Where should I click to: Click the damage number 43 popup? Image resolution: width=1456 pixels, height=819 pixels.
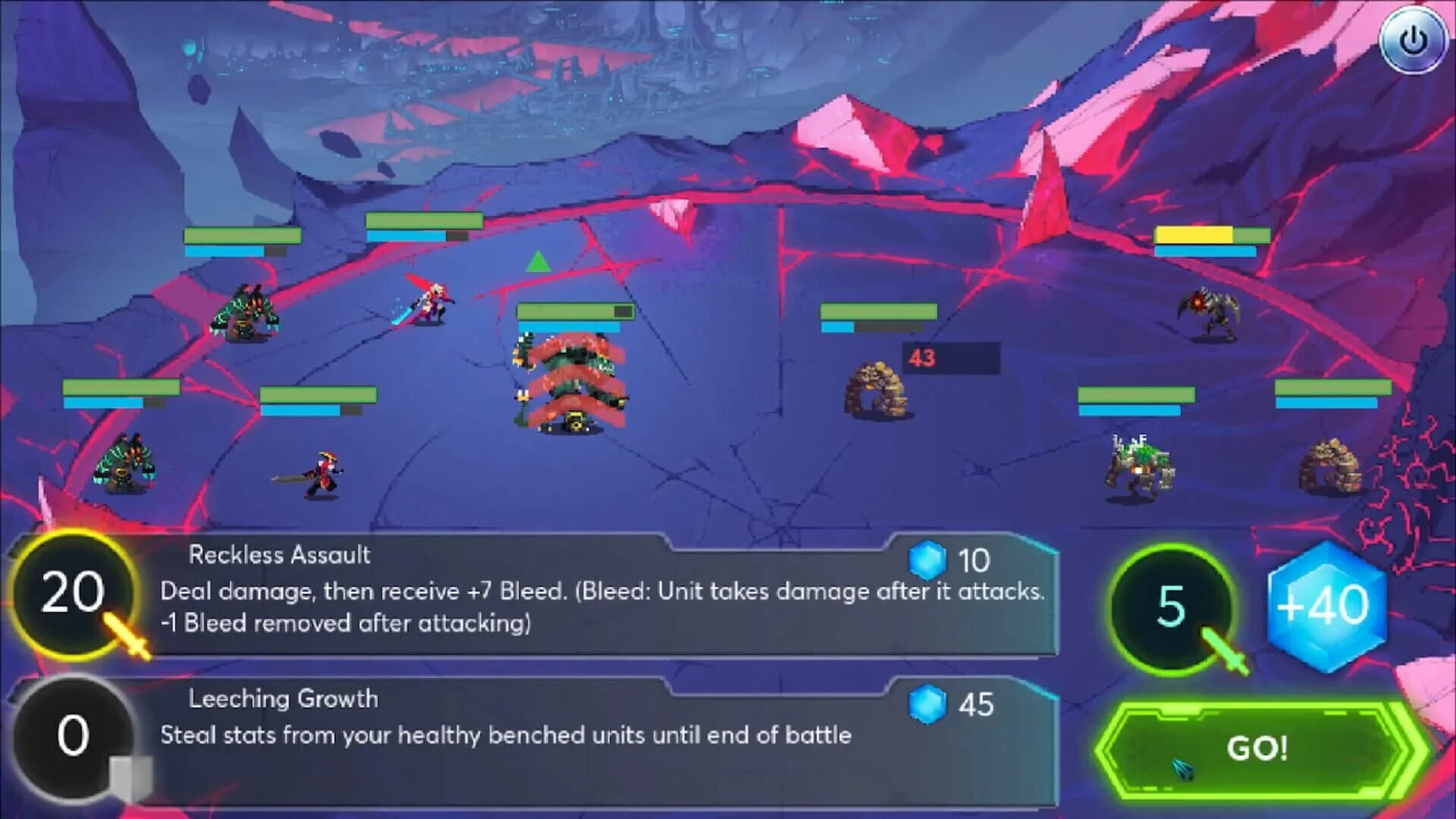922,359
